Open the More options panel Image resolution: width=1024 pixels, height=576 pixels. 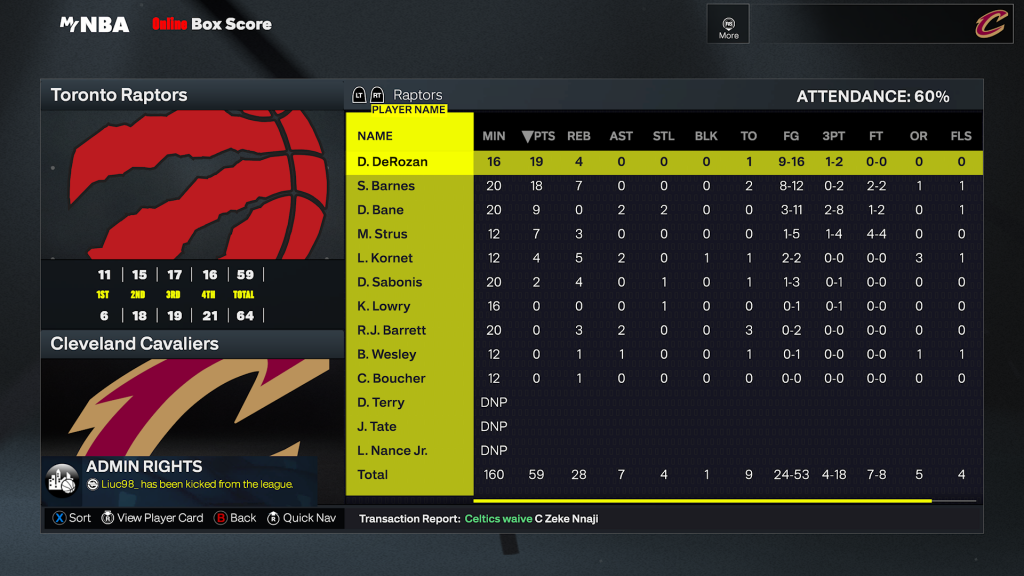point(728,25)
